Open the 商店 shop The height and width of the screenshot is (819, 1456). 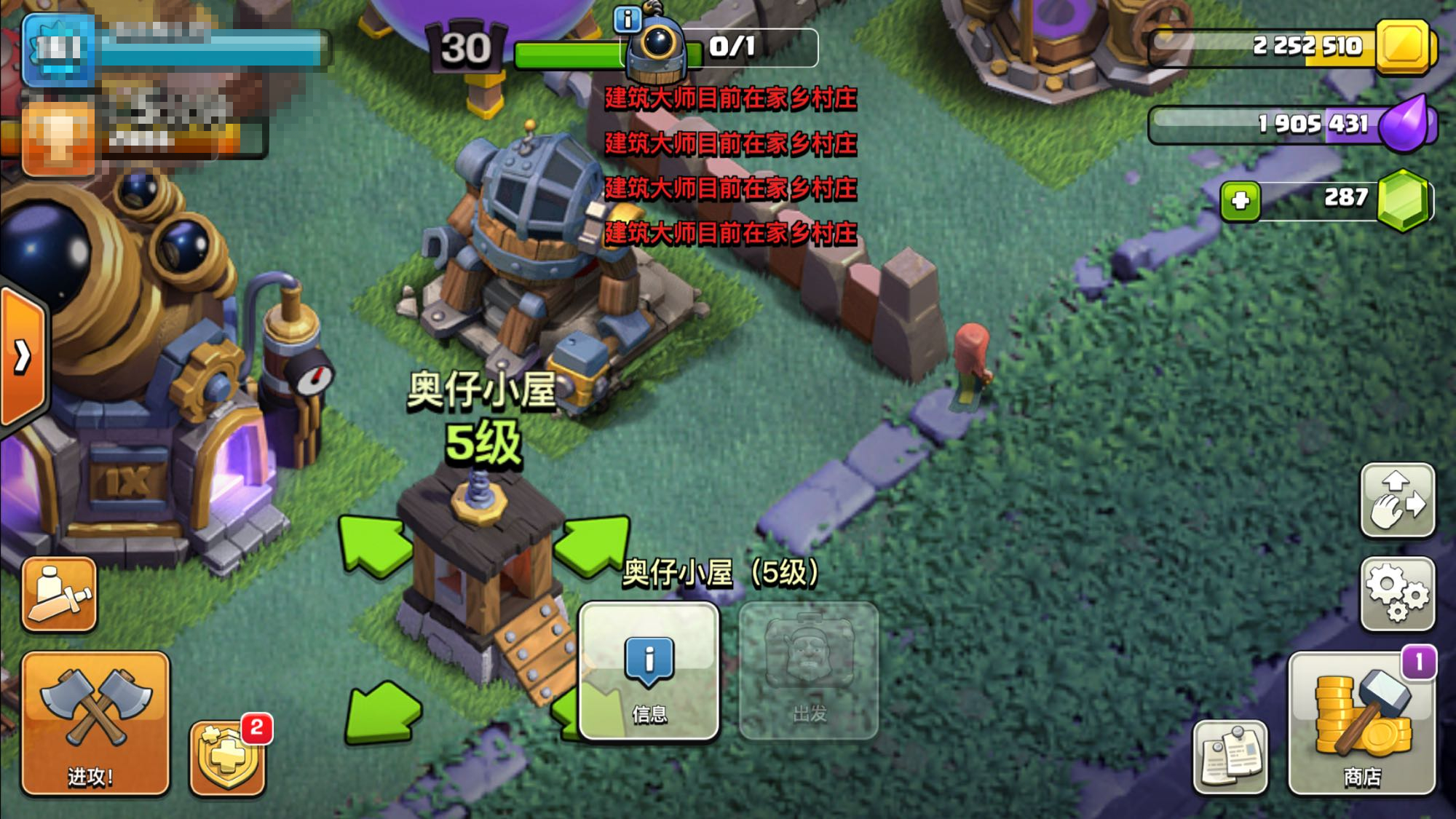click(x=1361, y=722)
